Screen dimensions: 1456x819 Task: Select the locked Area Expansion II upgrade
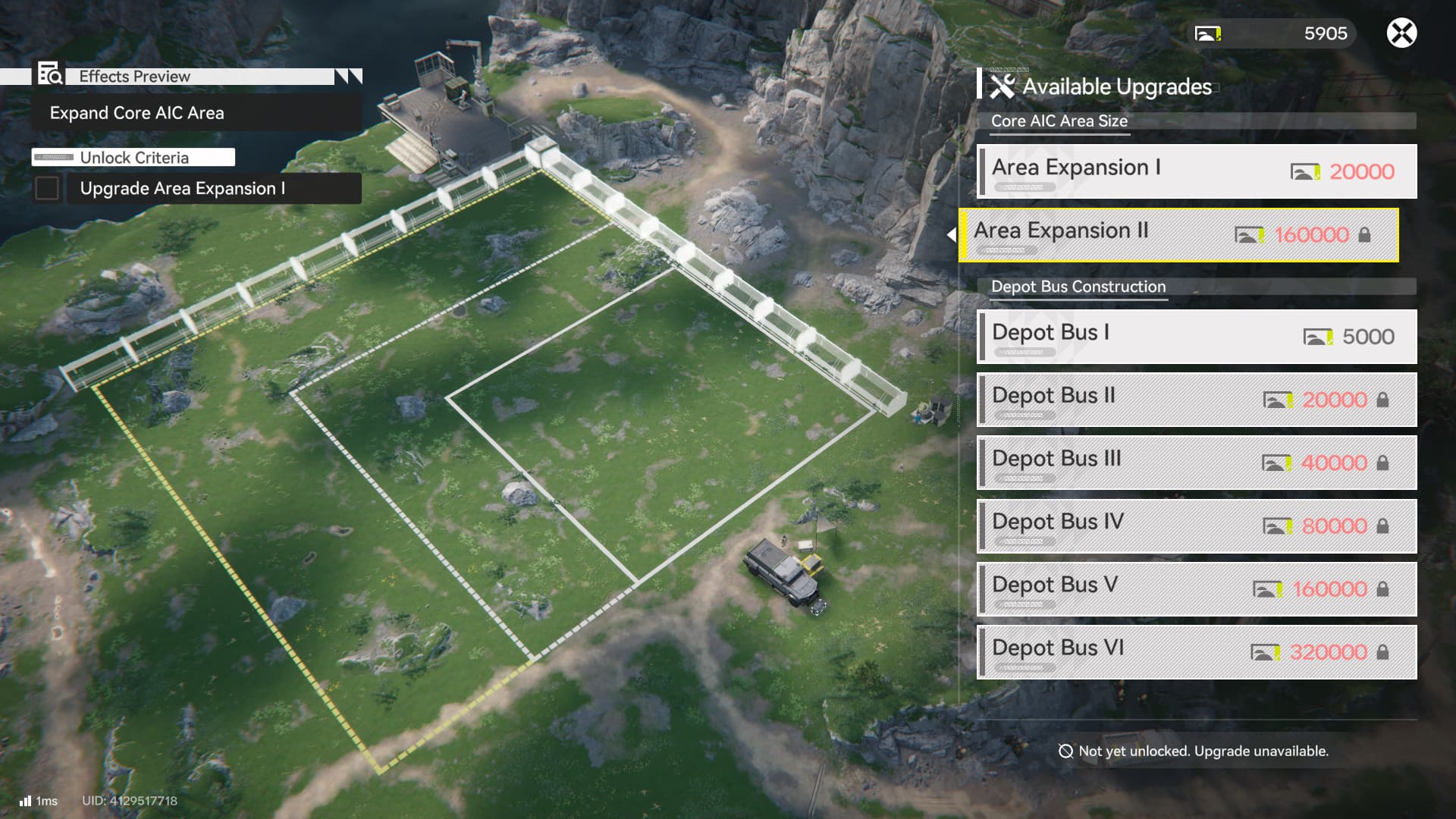(1178, 235)
